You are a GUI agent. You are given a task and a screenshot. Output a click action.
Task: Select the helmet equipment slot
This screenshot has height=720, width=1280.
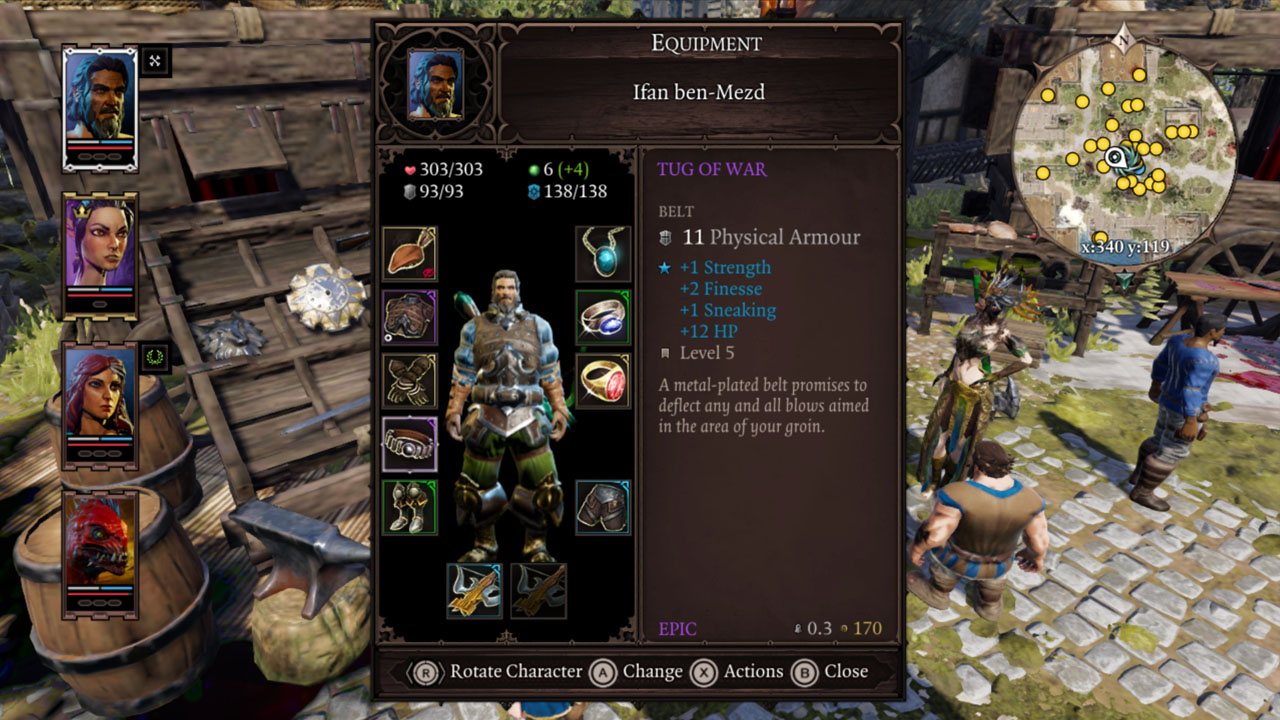(409, 252)
